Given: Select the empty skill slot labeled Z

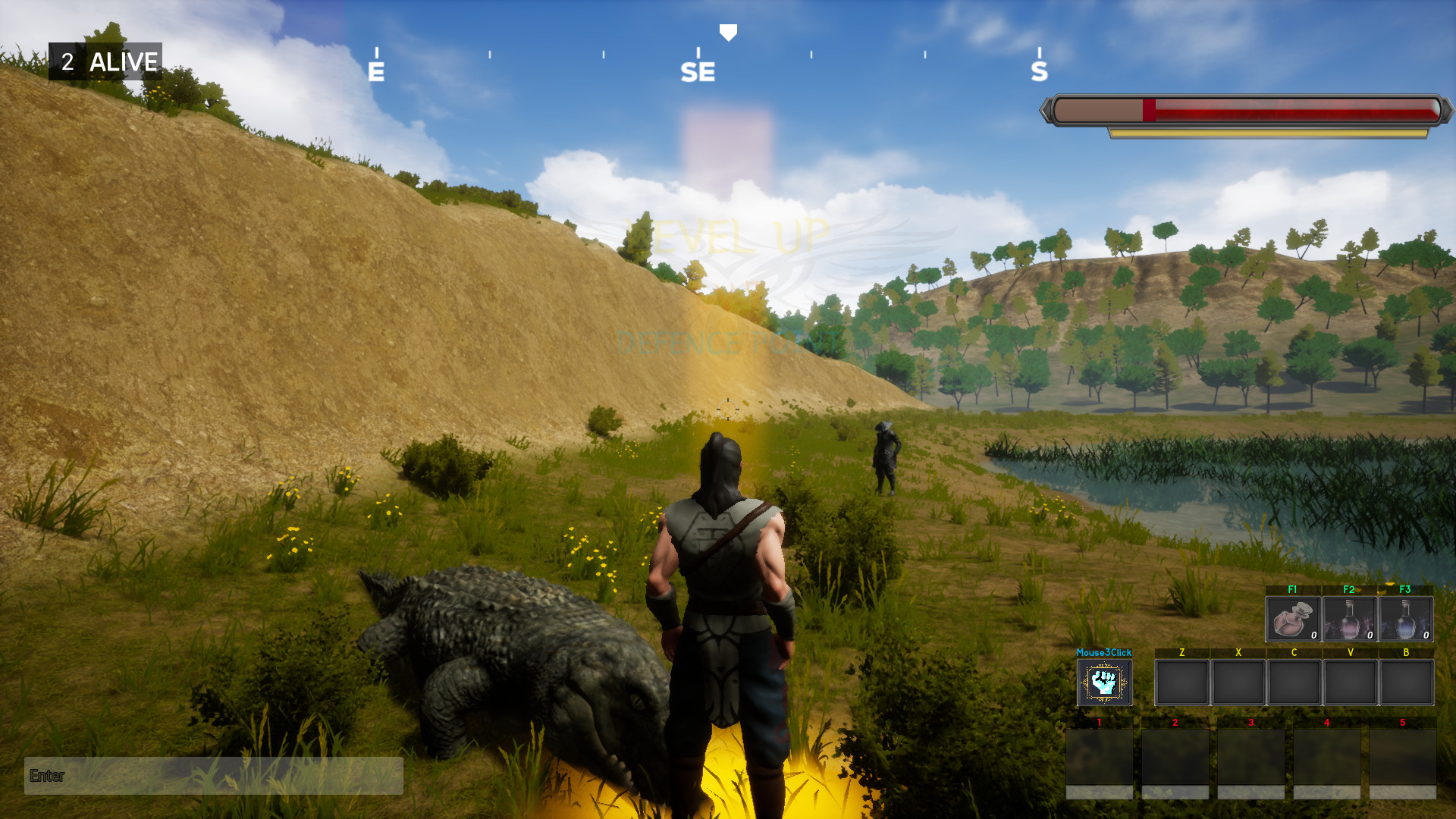Looking at the screenshot, I should (1181, 682).
